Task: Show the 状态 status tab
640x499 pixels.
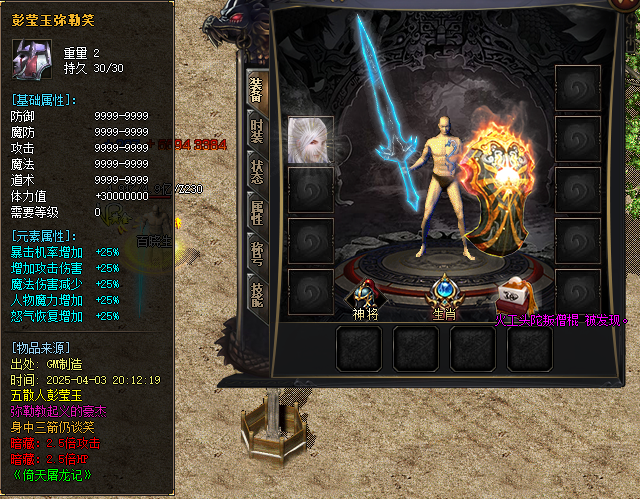Action: tap(257, 171)
